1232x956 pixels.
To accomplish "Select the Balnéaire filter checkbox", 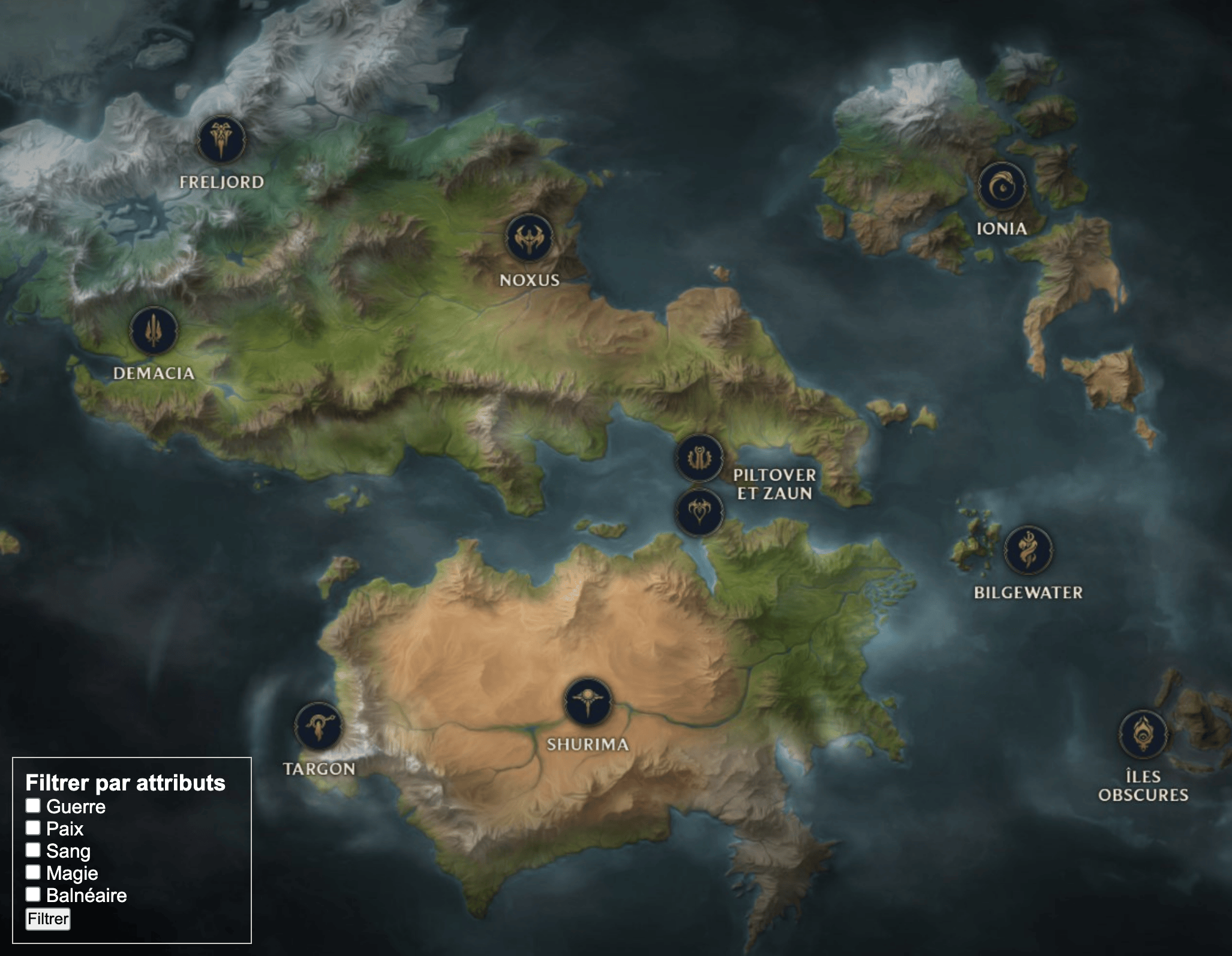I will 33,894.
